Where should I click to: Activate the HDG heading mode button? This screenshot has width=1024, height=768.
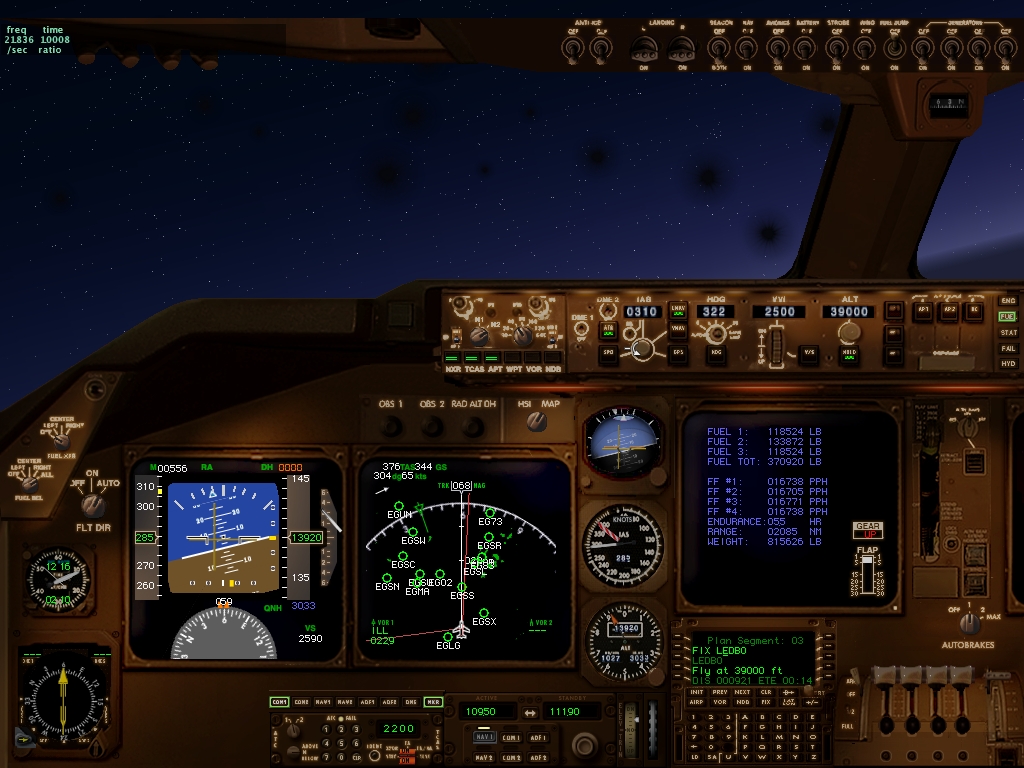pos(717,351)
